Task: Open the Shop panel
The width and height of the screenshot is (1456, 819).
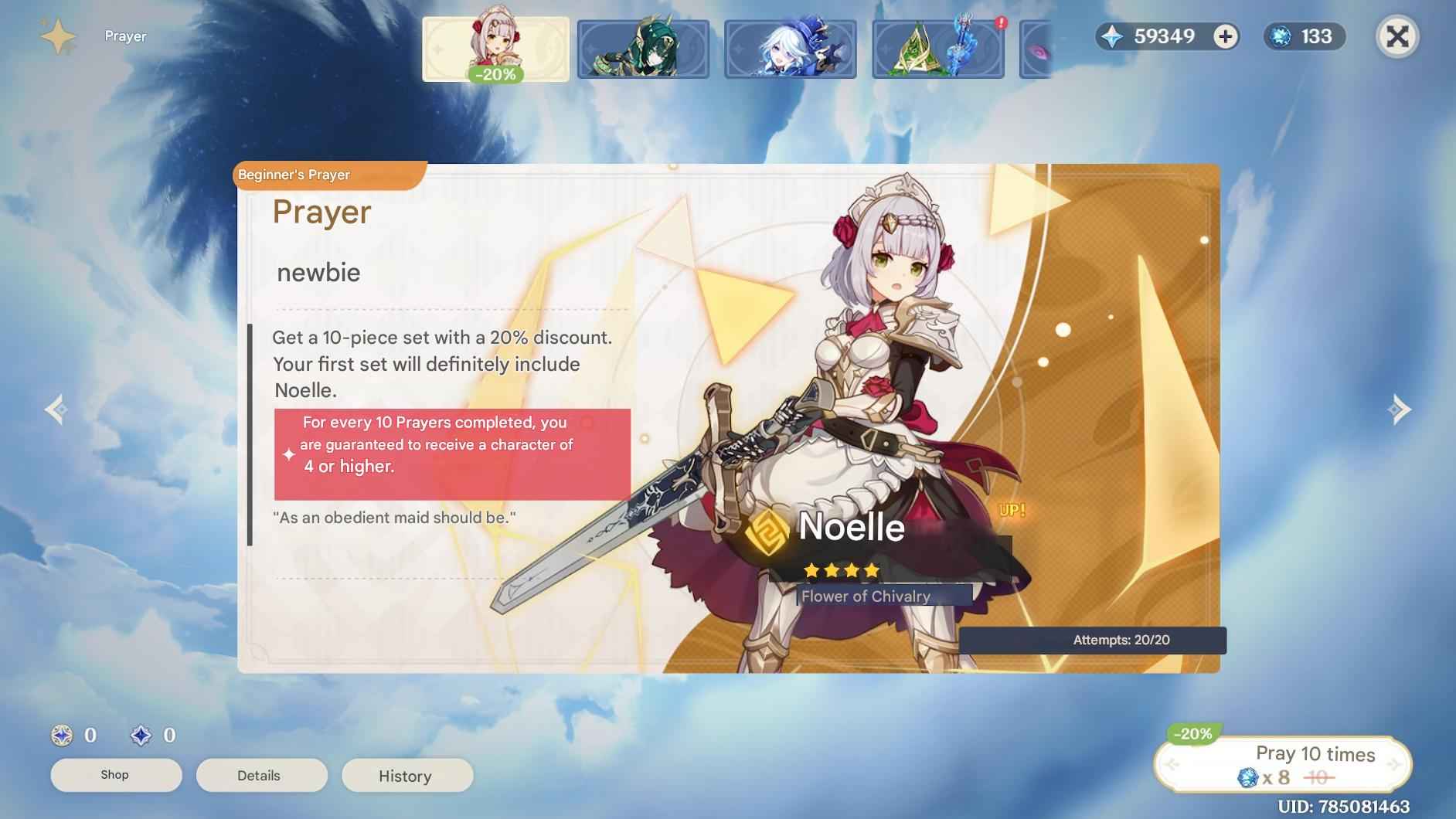Action: 116,775
